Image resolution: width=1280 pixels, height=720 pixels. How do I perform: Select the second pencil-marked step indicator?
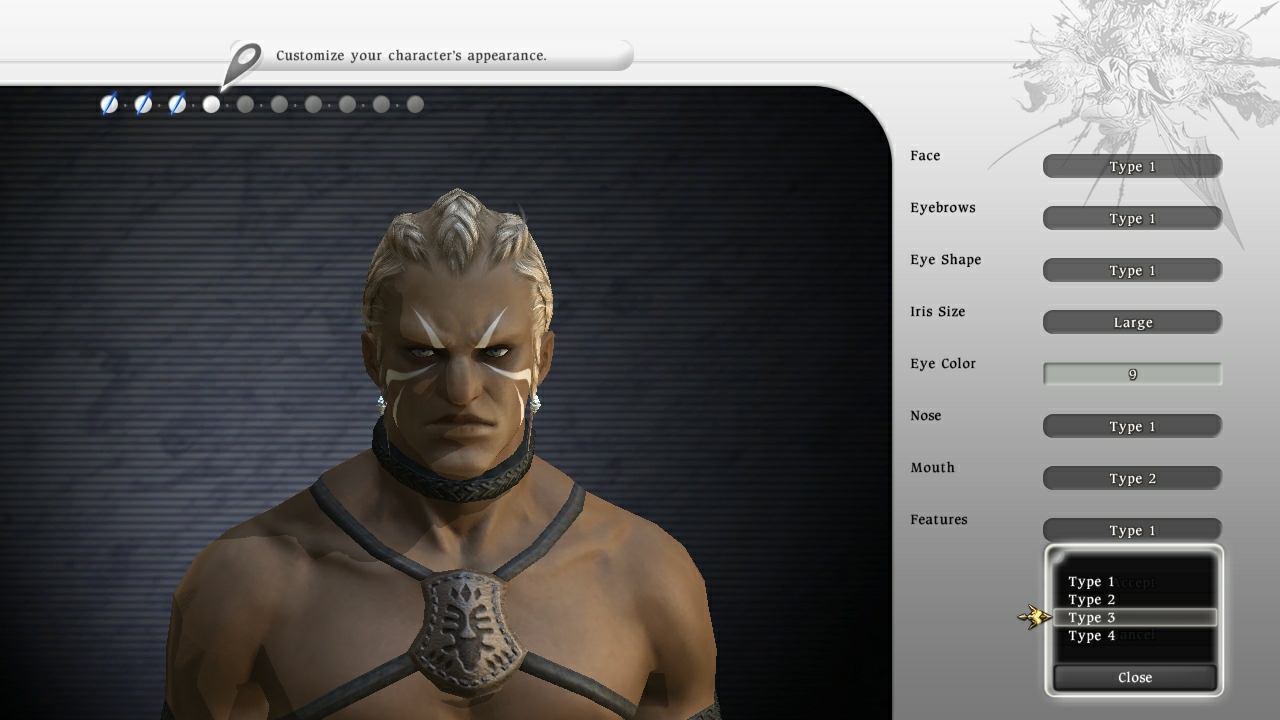tap(142, 104)
